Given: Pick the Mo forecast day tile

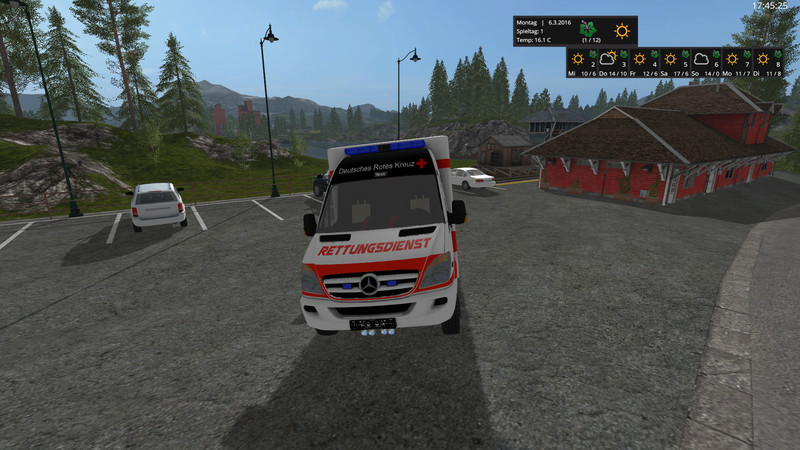Looking at the screenshot, I should pos(736,62).
